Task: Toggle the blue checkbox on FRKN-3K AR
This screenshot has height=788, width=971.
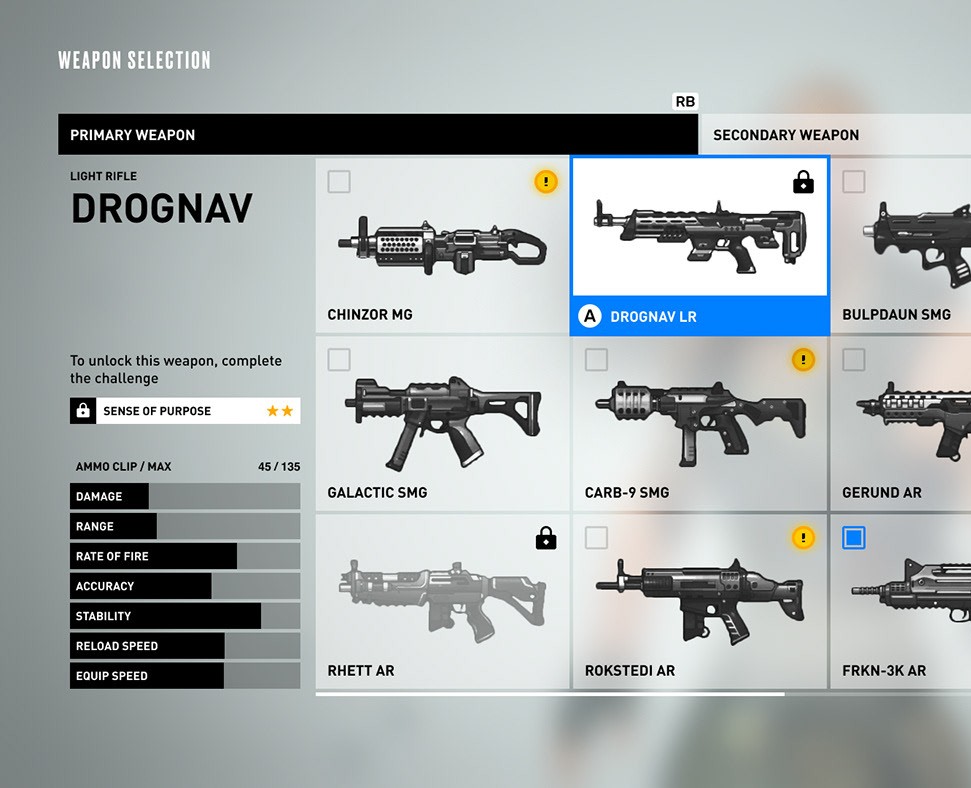Action: pyautogui.click(x=853, y=538)
